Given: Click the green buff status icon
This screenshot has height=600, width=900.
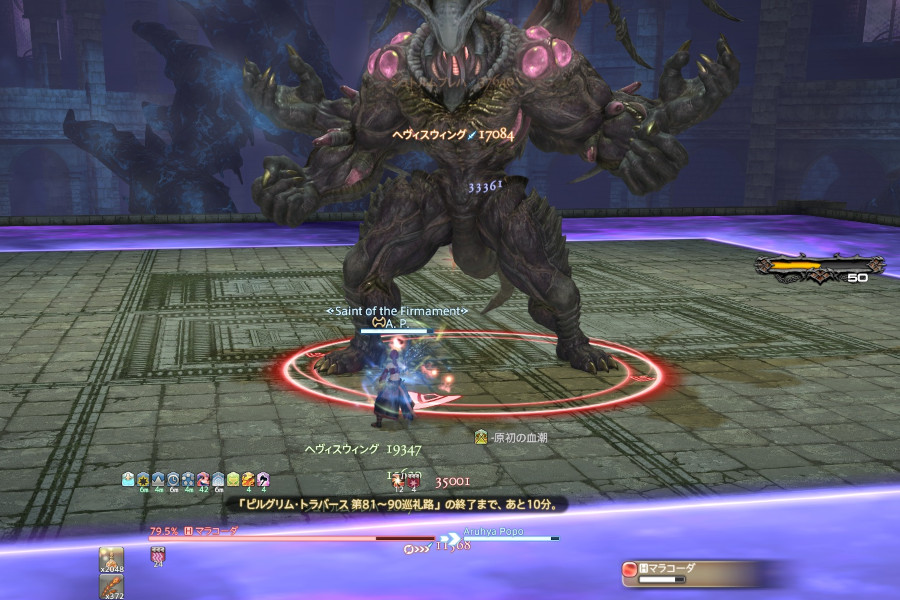Looking at the screenshot, I should click(x=232, y=479).
